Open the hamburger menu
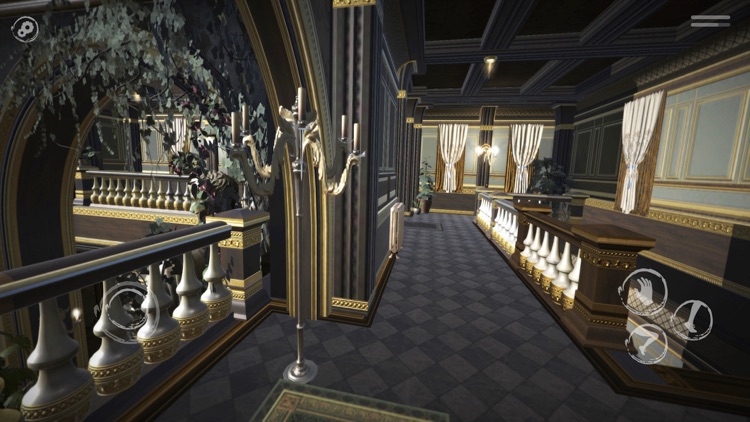Screen dimensions: 750x422 710,20
